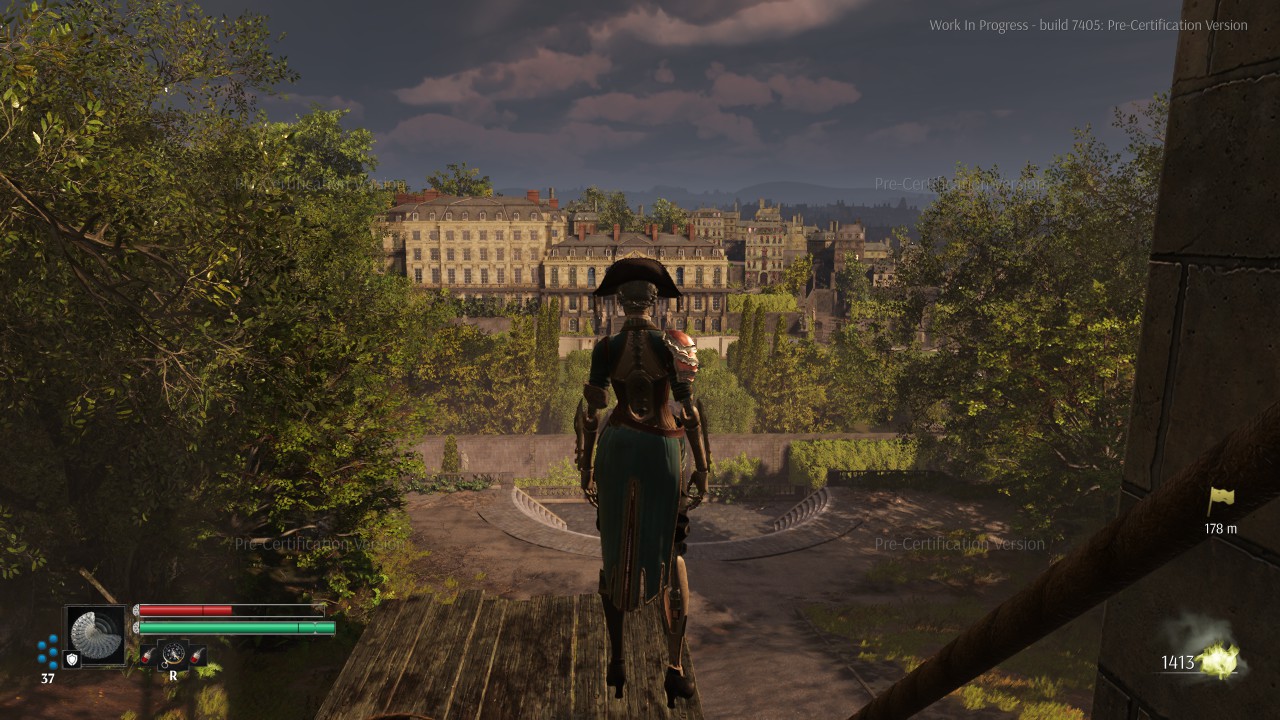Viewport: 1280px width, 720px height.
Task: Click the small shield ability icon
Action: (x=72, y=659)
